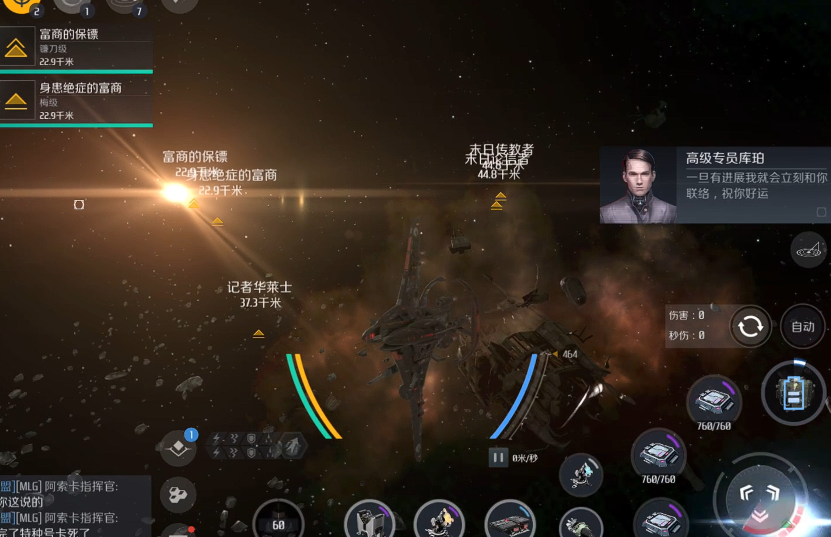831x537 pixels.
Task: Click the triple-circle drone icon
Action: [178, 493]
